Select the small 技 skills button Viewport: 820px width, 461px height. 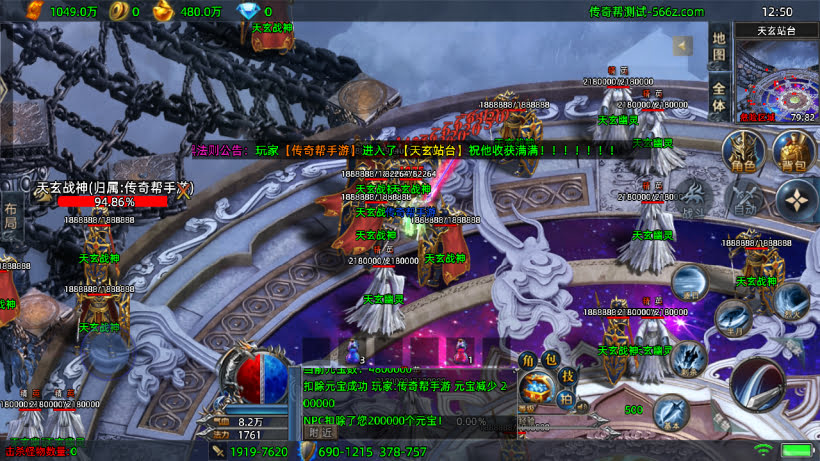(566, 375)
